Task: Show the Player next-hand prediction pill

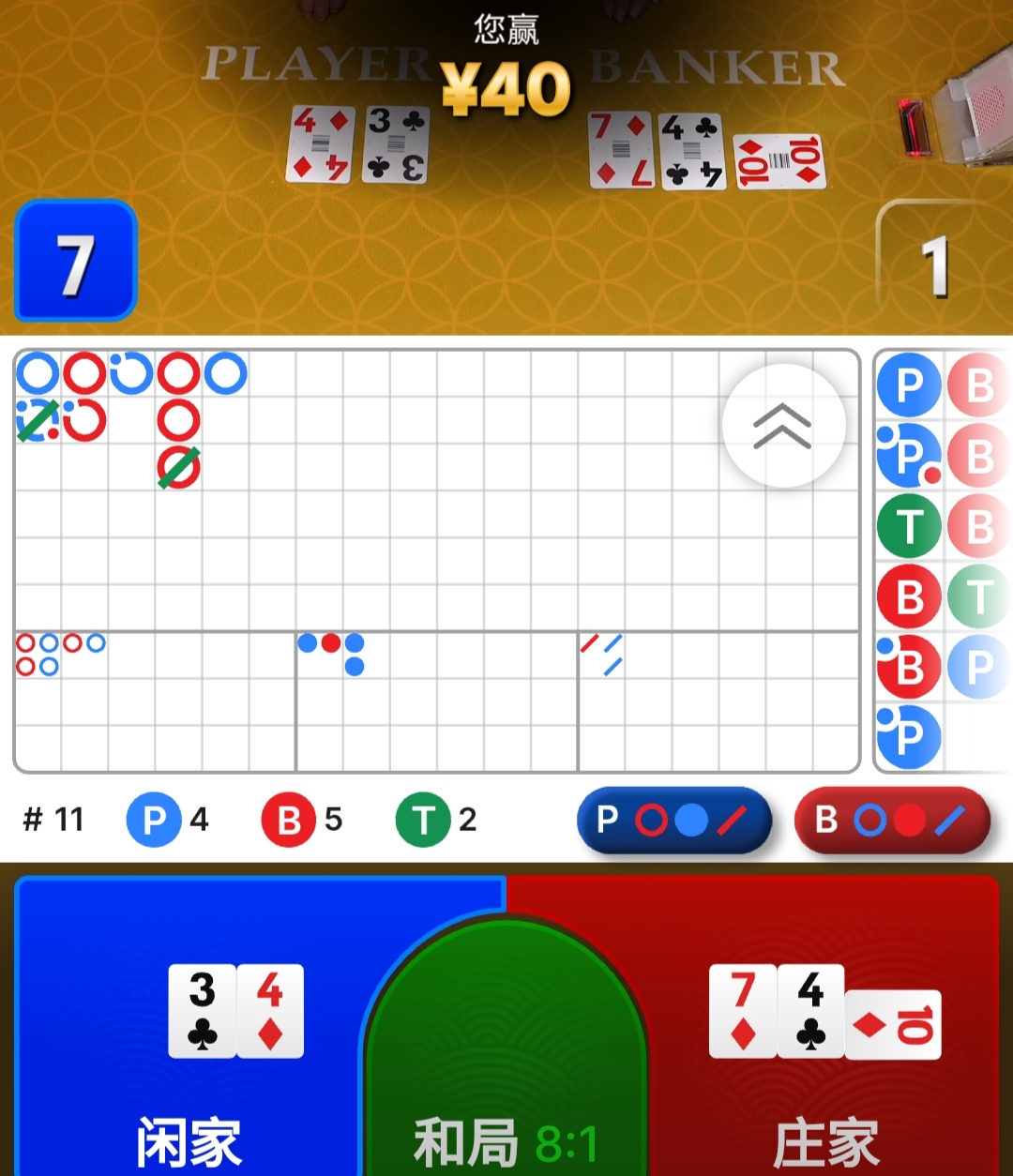Action: (673, 821)
